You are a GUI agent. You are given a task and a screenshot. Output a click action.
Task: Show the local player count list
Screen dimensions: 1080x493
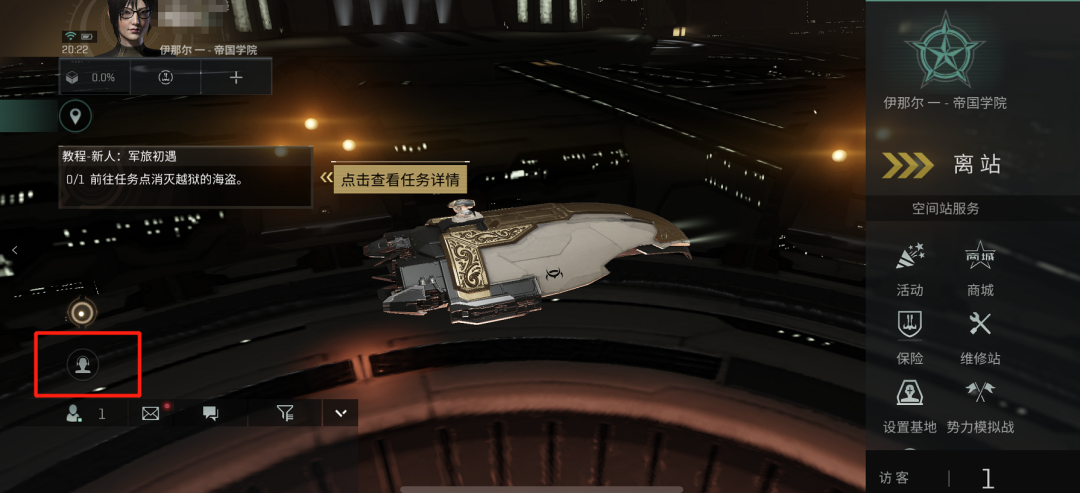pos(84,413)
